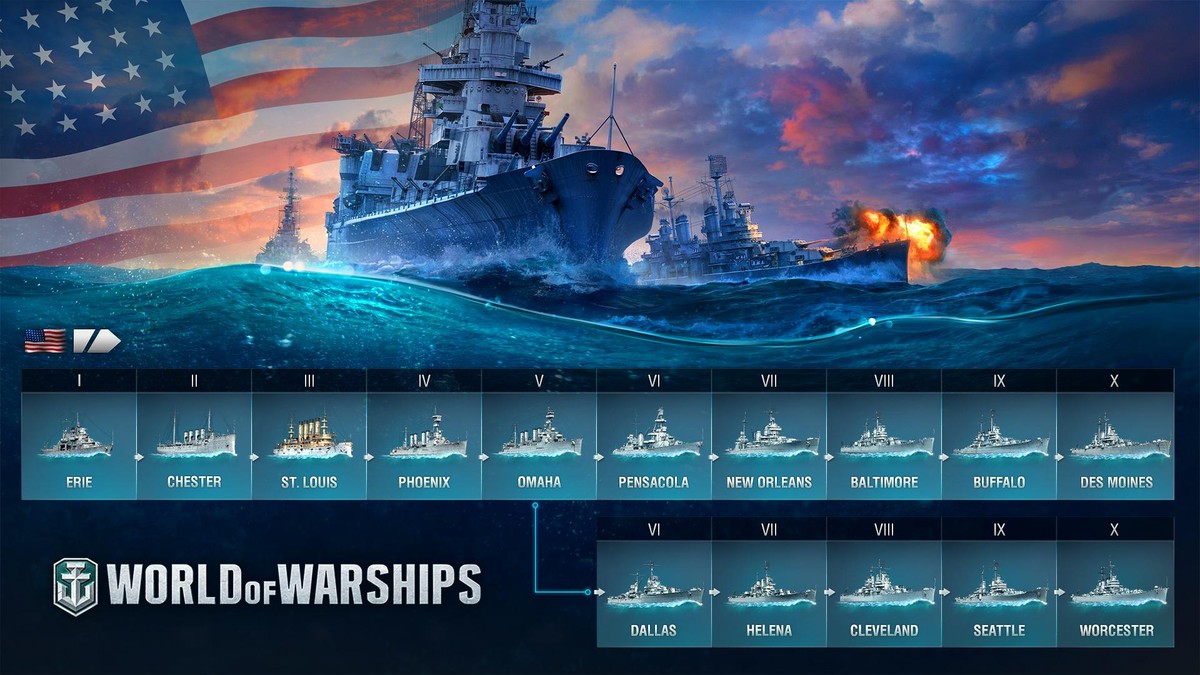Viewport: 1200px width, 675px height.
Task: Choose the Cleveland cruiser tile
Action: [x=884, y=593]
